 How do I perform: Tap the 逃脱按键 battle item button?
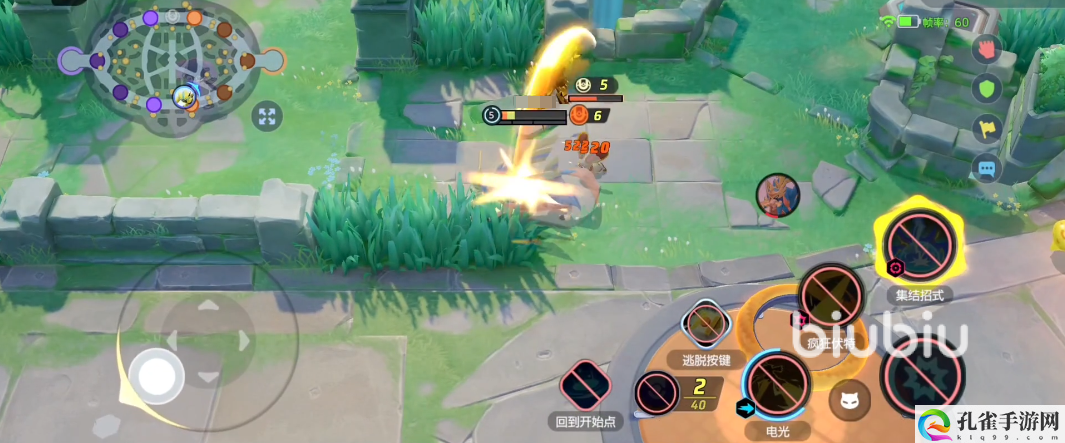707,327
